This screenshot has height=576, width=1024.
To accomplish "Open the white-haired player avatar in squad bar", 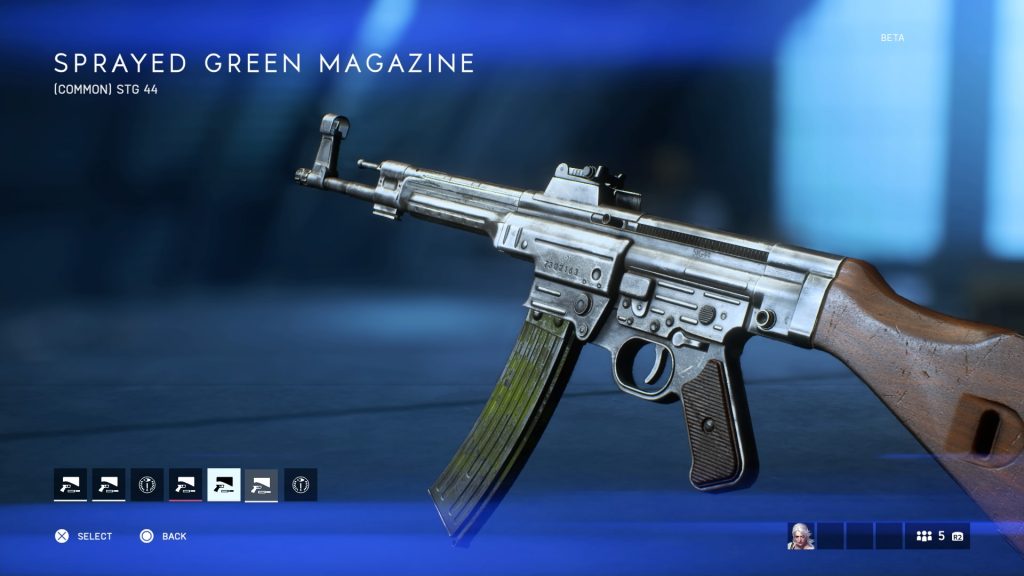I will pyautogui.click(x=801, y=536).
